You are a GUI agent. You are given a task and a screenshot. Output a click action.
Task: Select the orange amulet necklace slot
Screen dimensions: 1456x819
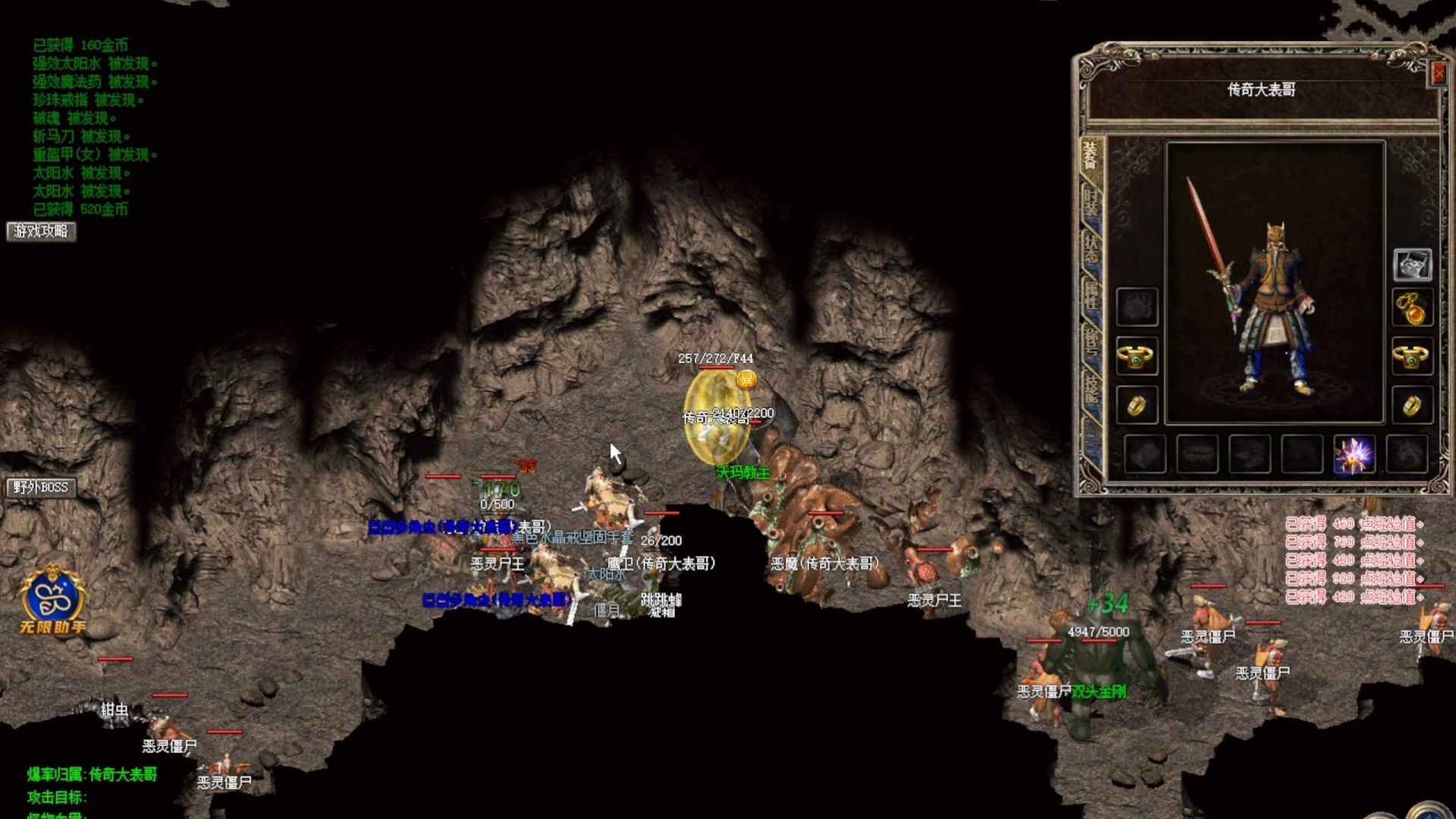(1411, 309)
